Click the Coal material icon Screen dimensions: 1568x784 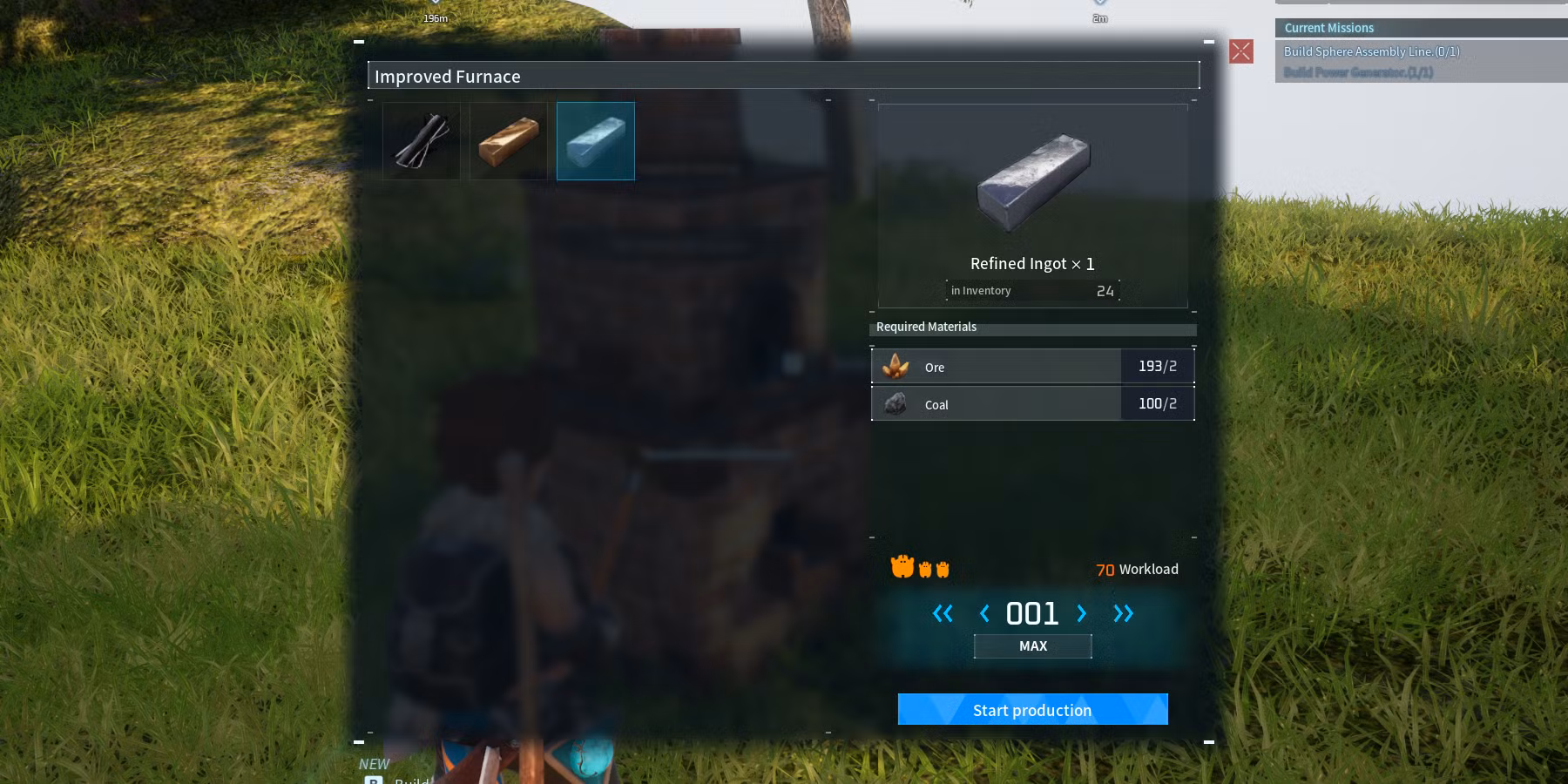tap(896, 403)
